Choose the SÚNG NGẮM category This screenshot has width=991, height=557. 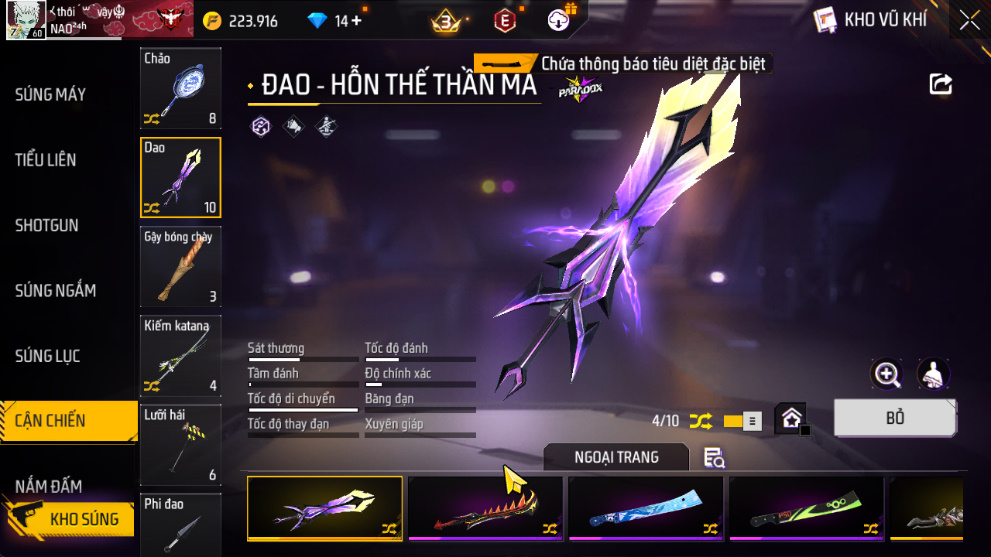[x=56, y=291]
